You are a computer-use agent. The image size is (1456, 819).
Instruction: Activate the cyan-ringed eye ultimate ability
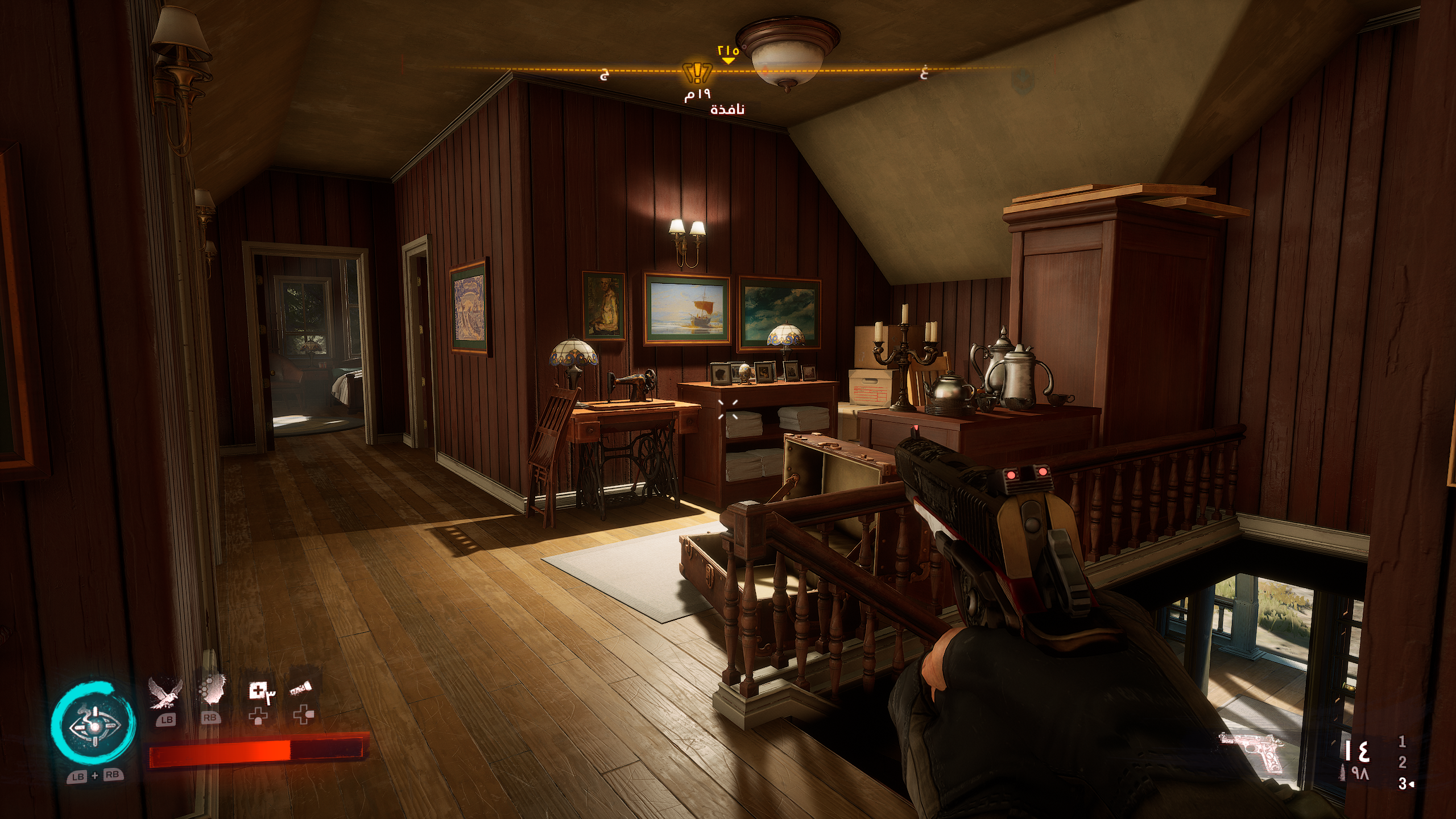click(x=93, y=724)
